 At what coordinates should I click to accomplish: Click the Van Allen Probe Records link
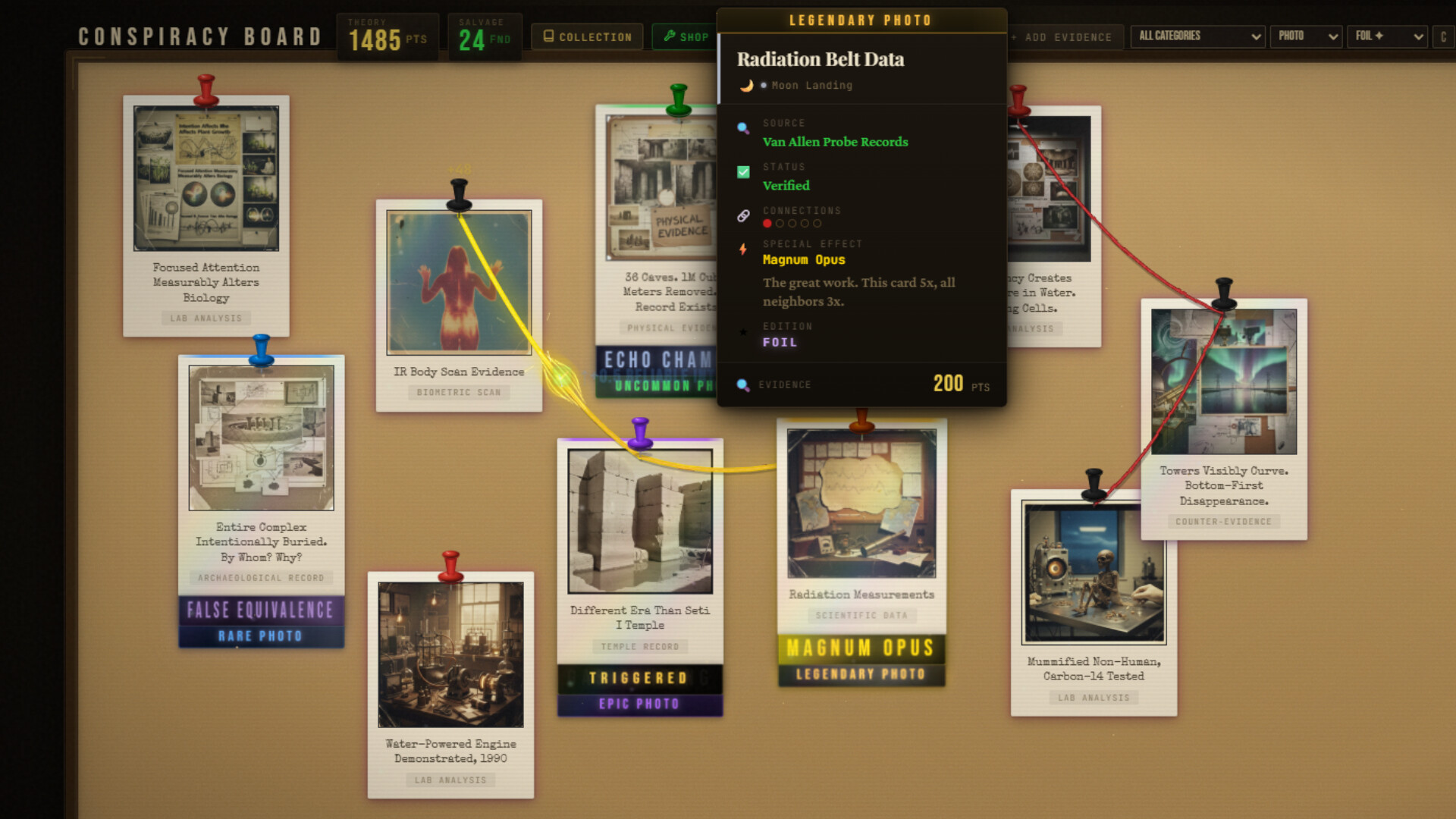tap(835, 142)
